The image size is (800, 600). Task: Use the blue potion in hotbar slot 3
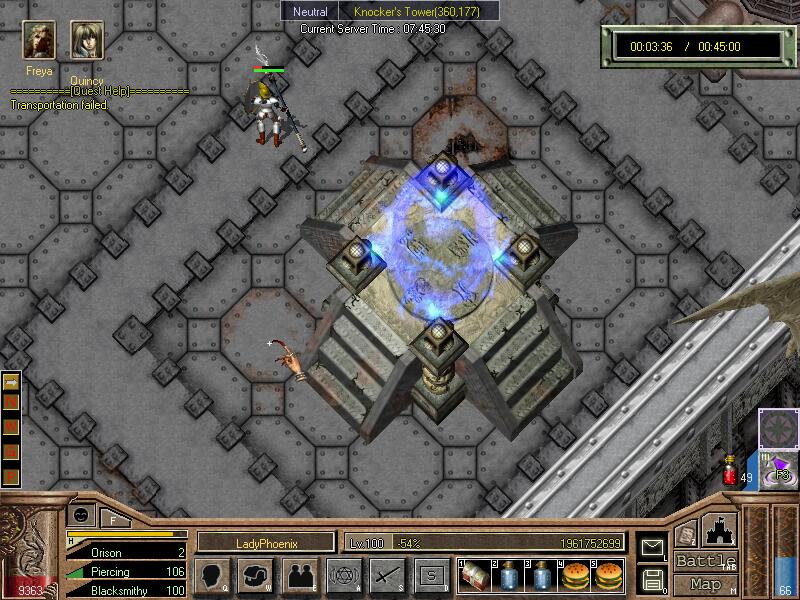[x=543, y=576]
